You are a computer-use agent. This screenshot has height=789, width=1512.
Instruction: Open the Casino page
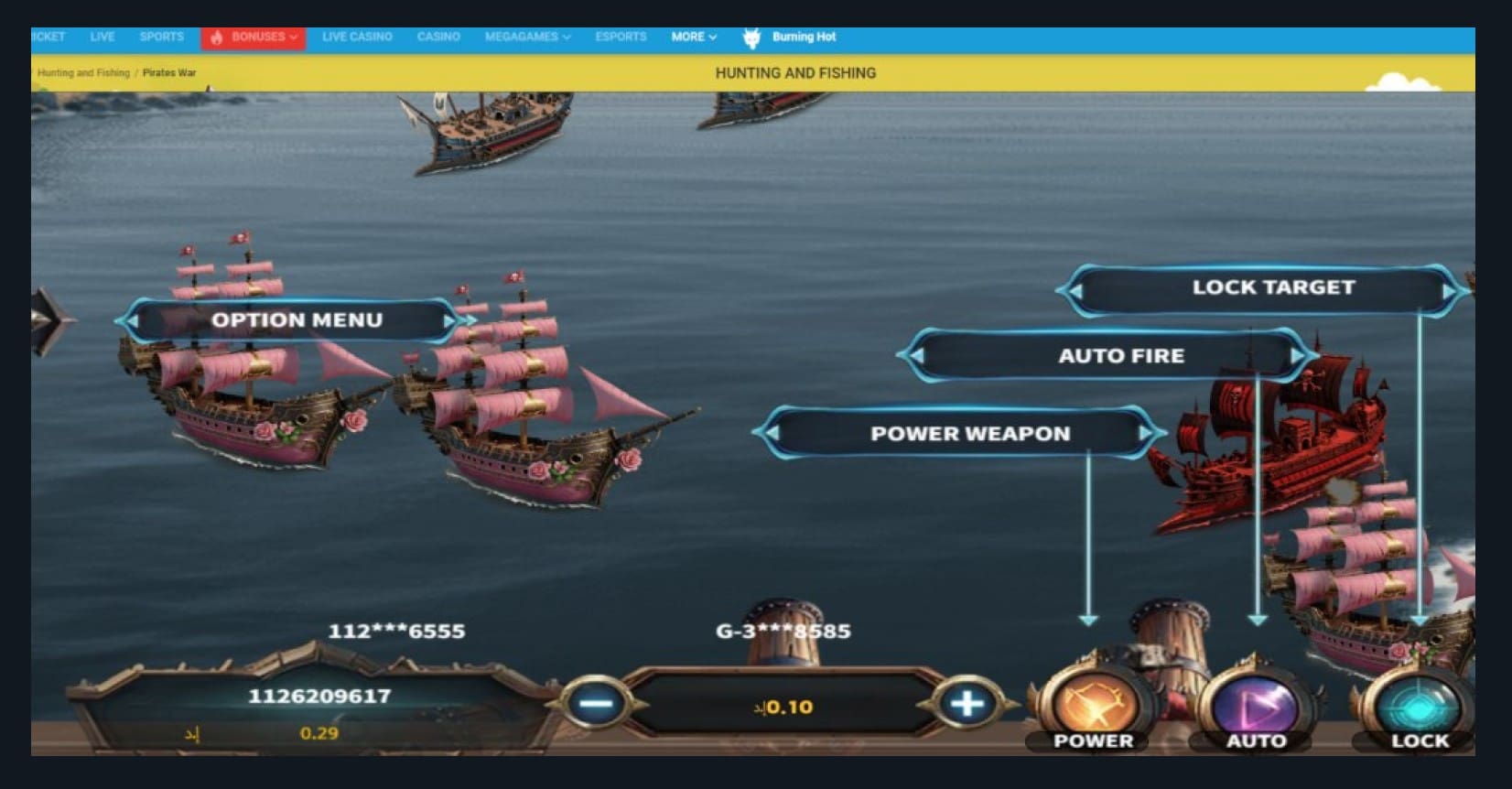(x=438, y=38)
